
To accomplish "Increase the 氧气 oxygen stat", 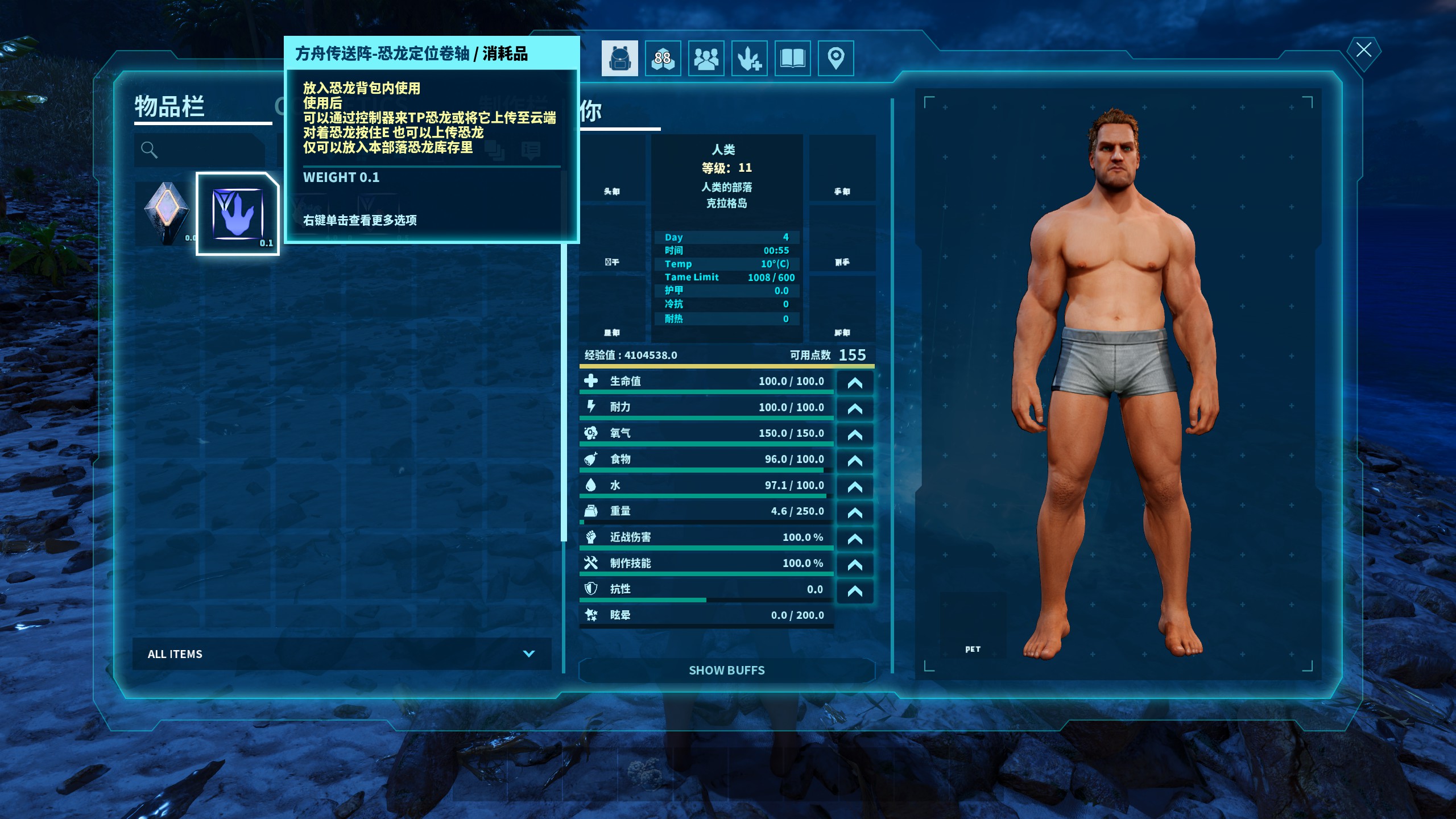I will pyautogui.click(x=854, y=435).
